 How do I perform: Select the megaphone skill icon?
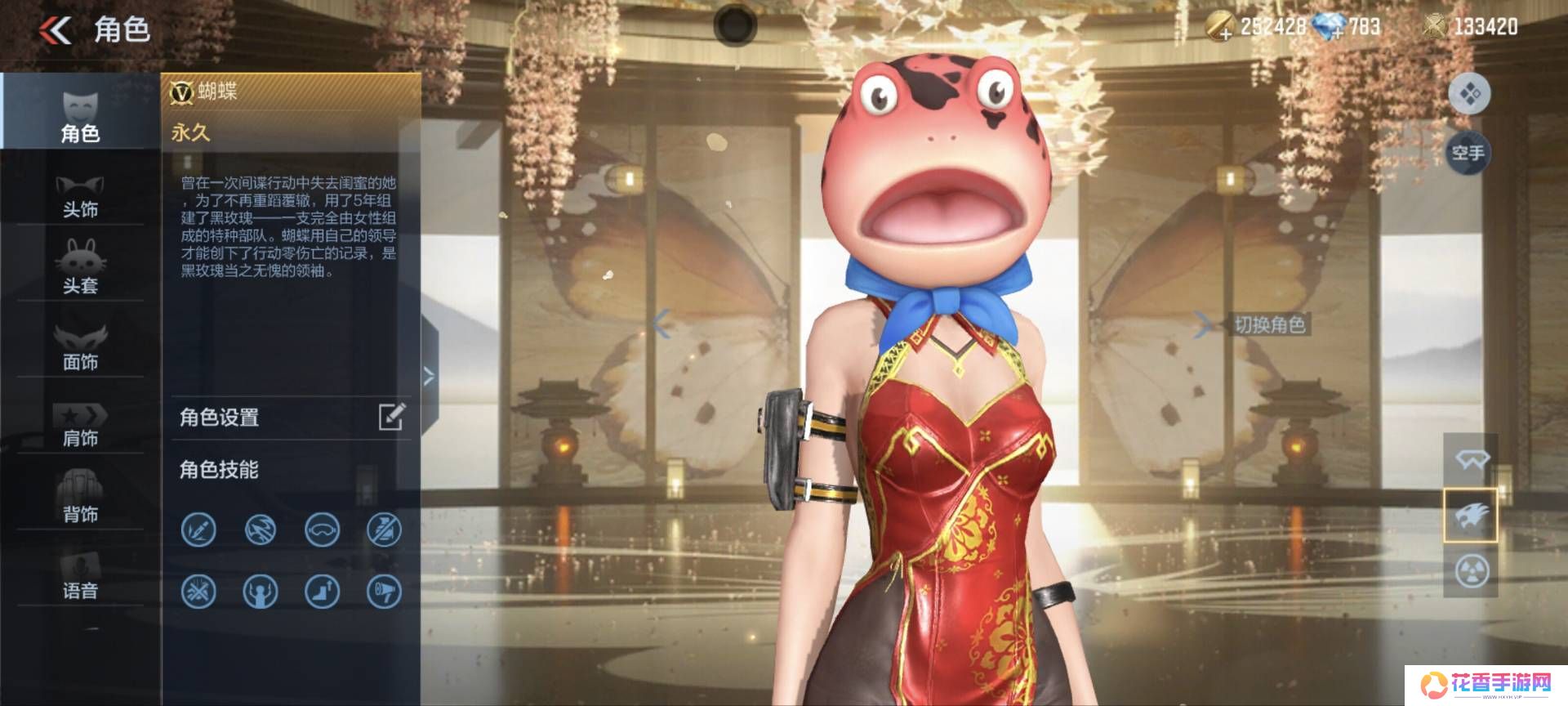pyautogui.click(x=384, y=591)
